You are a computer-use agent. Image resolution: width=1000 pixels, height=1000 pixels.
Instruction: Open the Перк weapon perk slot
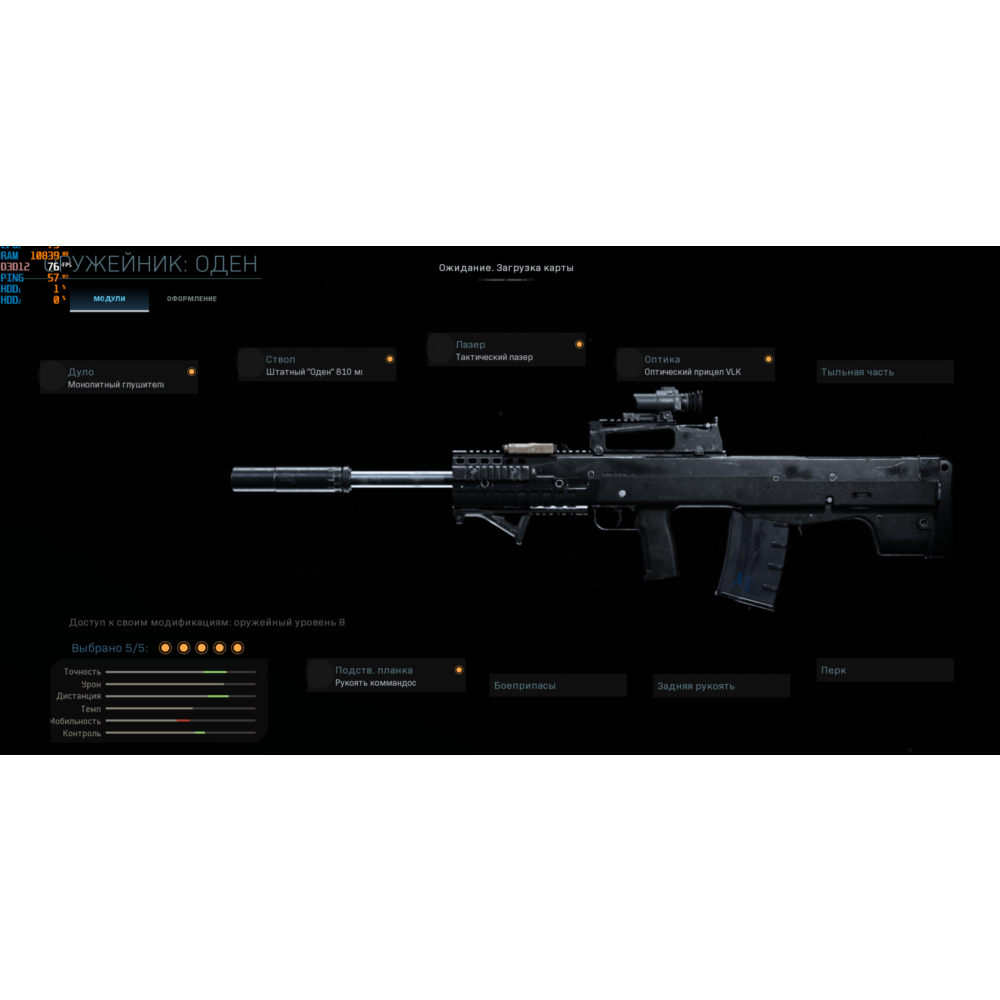tap(884, 670)
